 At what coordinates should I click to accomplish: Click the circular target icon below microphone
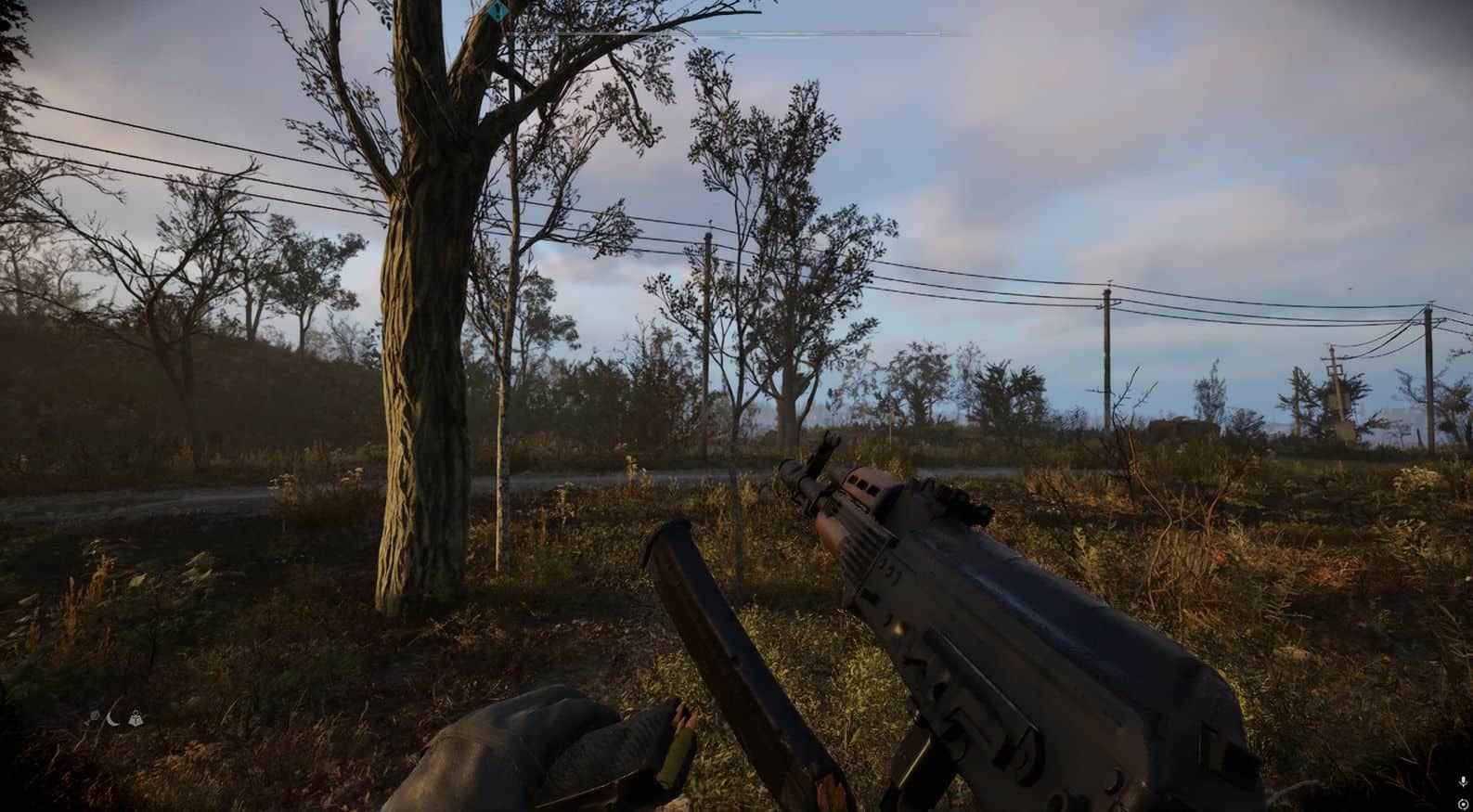click(x=1463, y=803)
